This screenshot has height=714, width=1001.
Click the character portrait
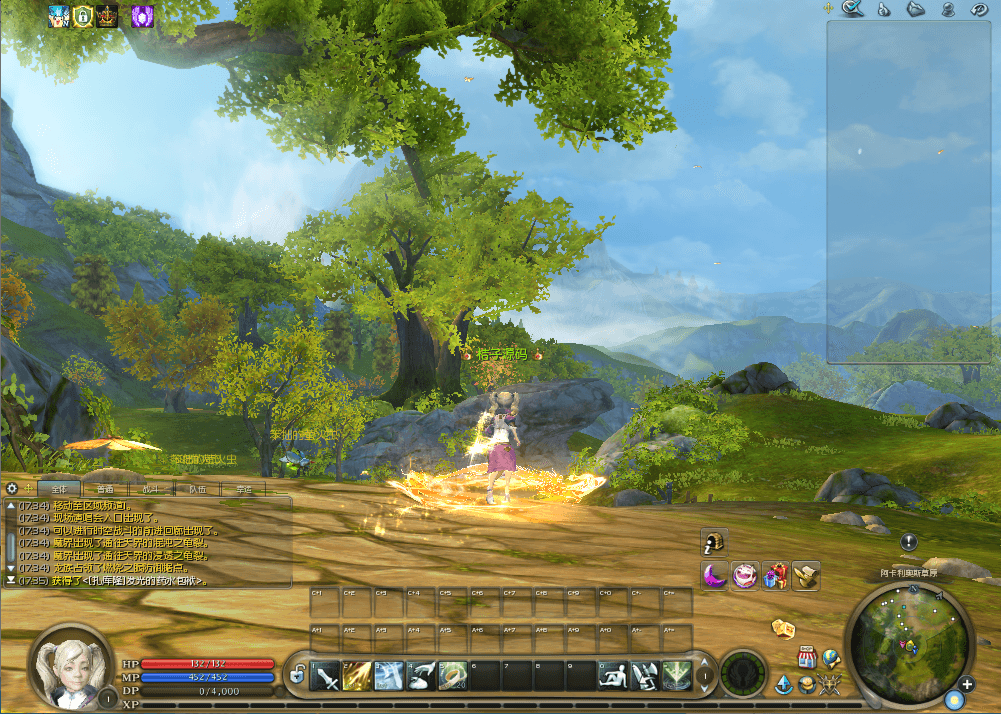point(70,668)
